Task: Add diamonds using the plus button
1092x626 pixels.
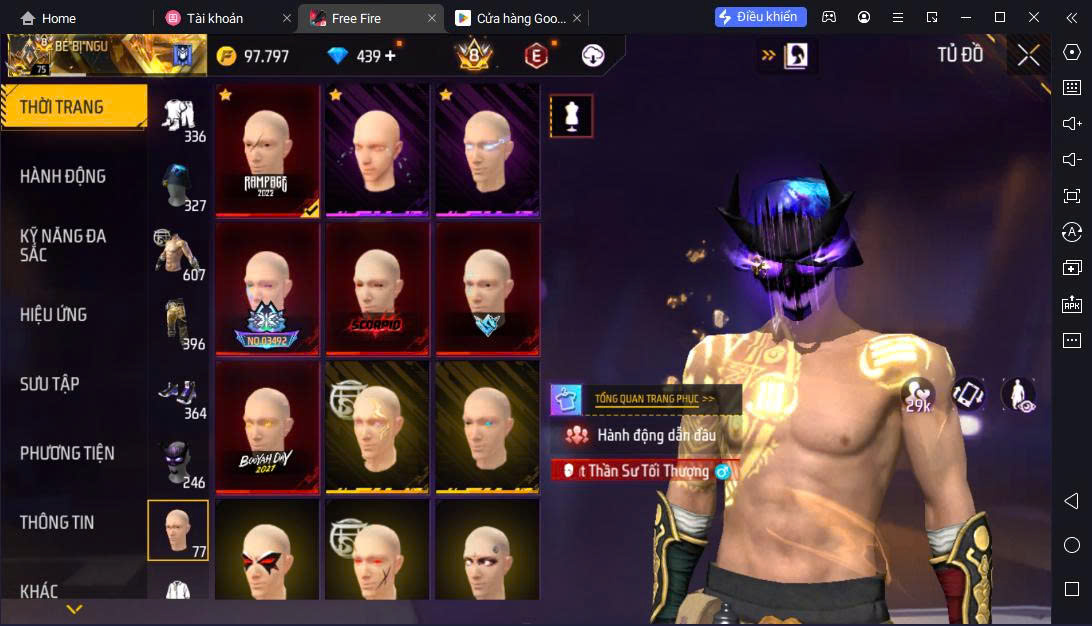Action: 390,56
